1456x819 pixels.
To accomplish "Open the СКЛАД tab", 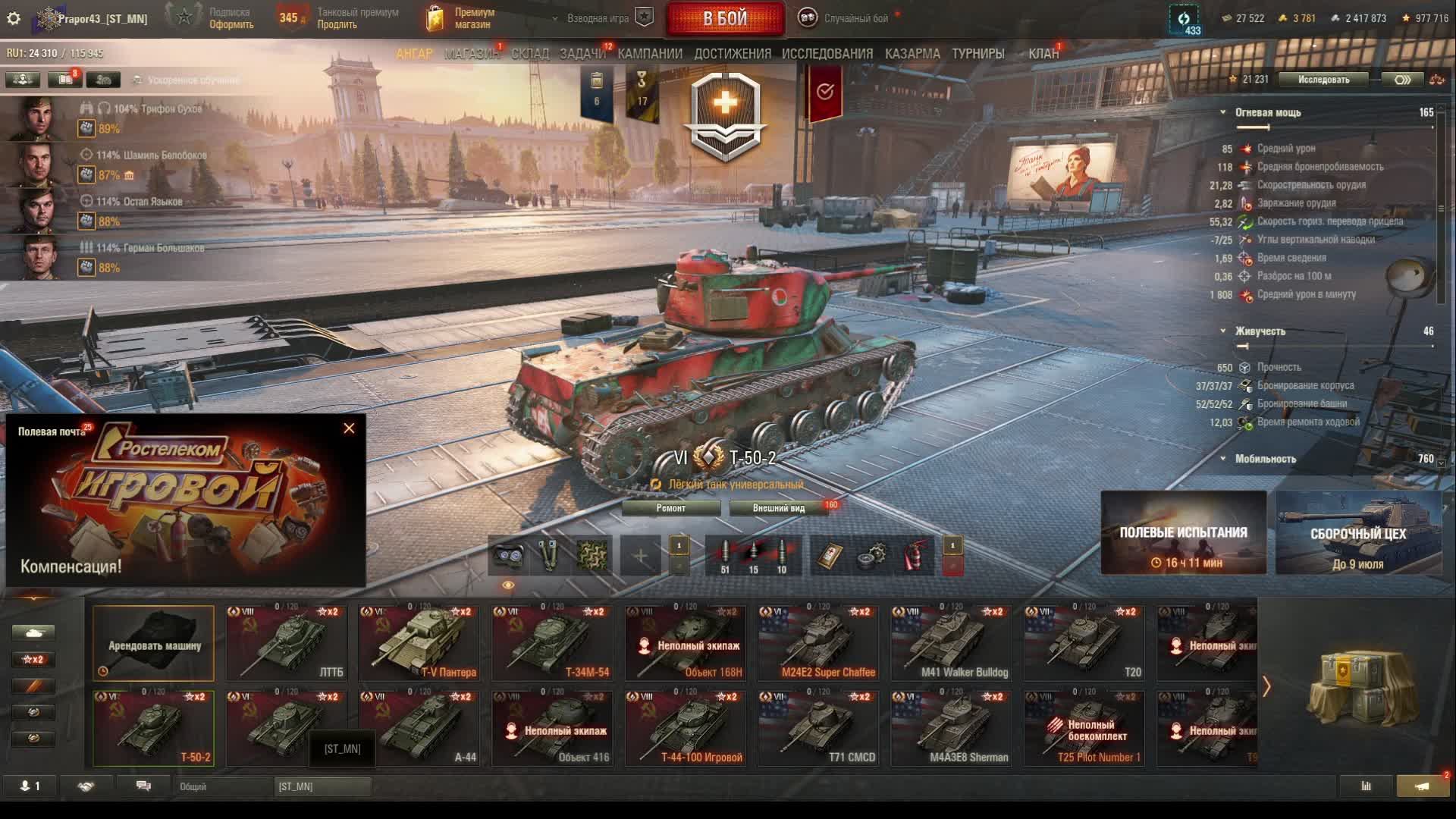I will [529, 54].
